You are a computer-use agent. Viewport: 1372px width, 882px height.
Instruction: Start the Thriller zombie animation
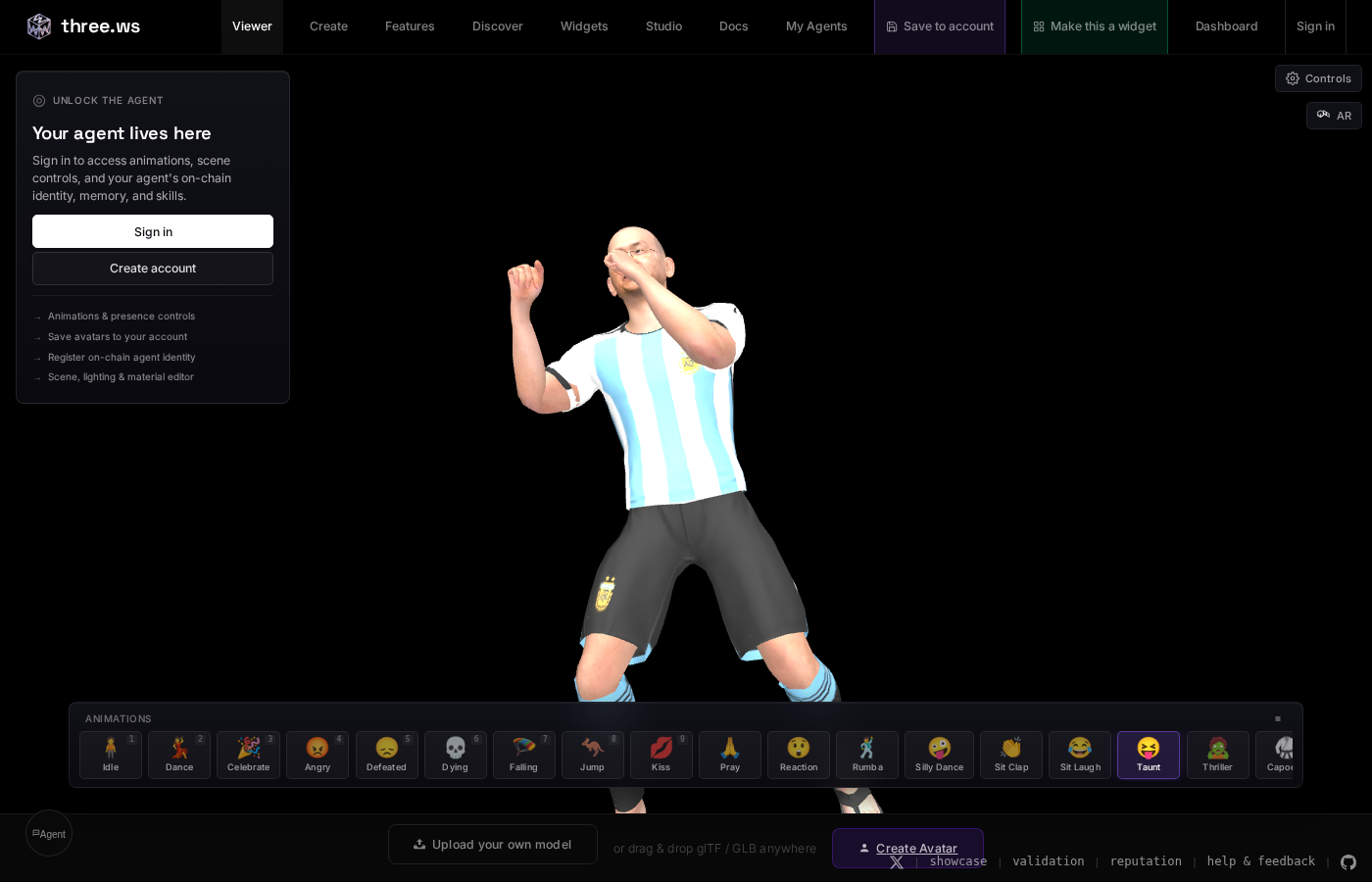click(1217, 755)
